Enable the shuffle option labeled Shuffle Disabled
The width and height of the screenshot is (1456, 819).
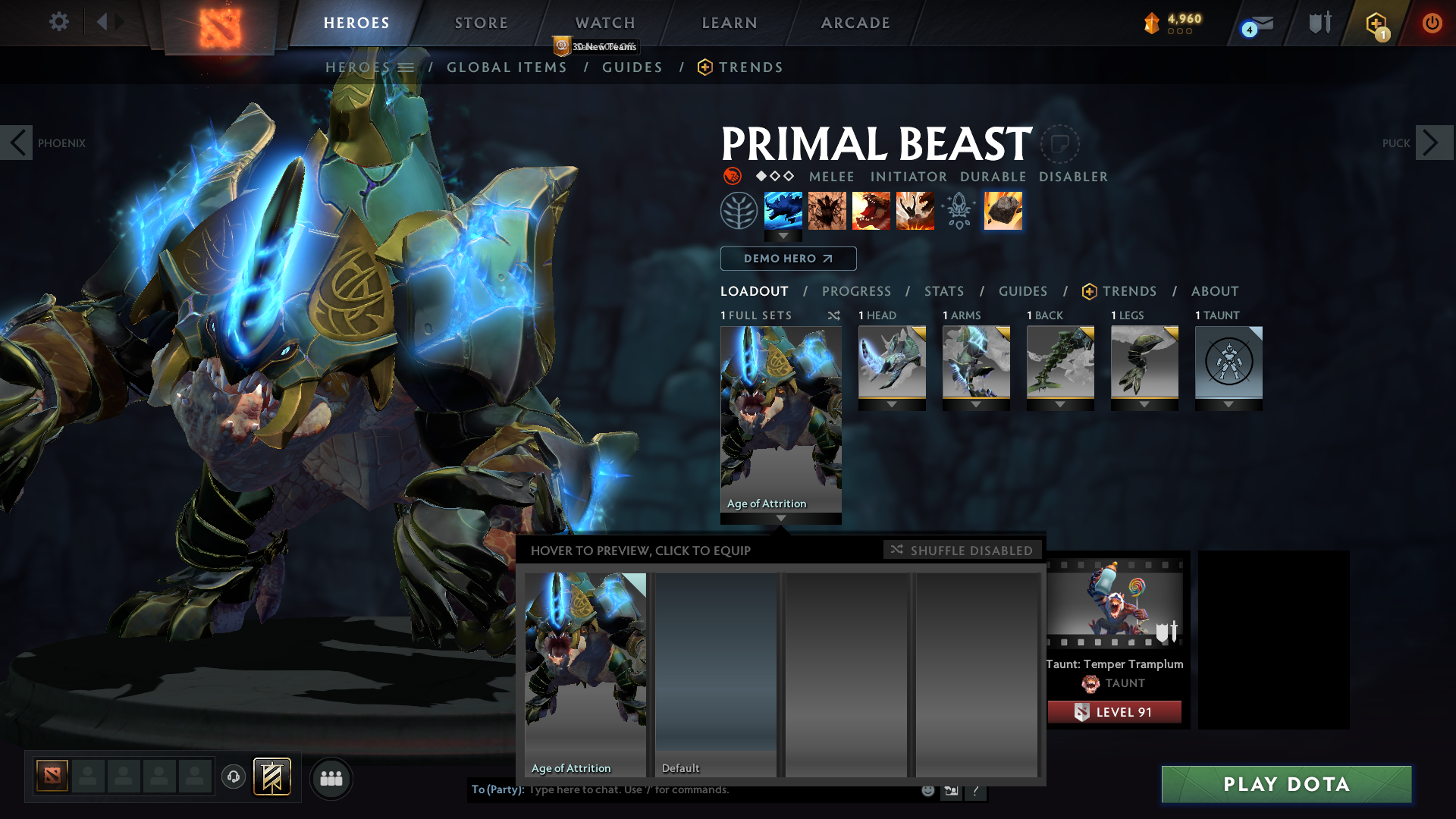[962, 550]
